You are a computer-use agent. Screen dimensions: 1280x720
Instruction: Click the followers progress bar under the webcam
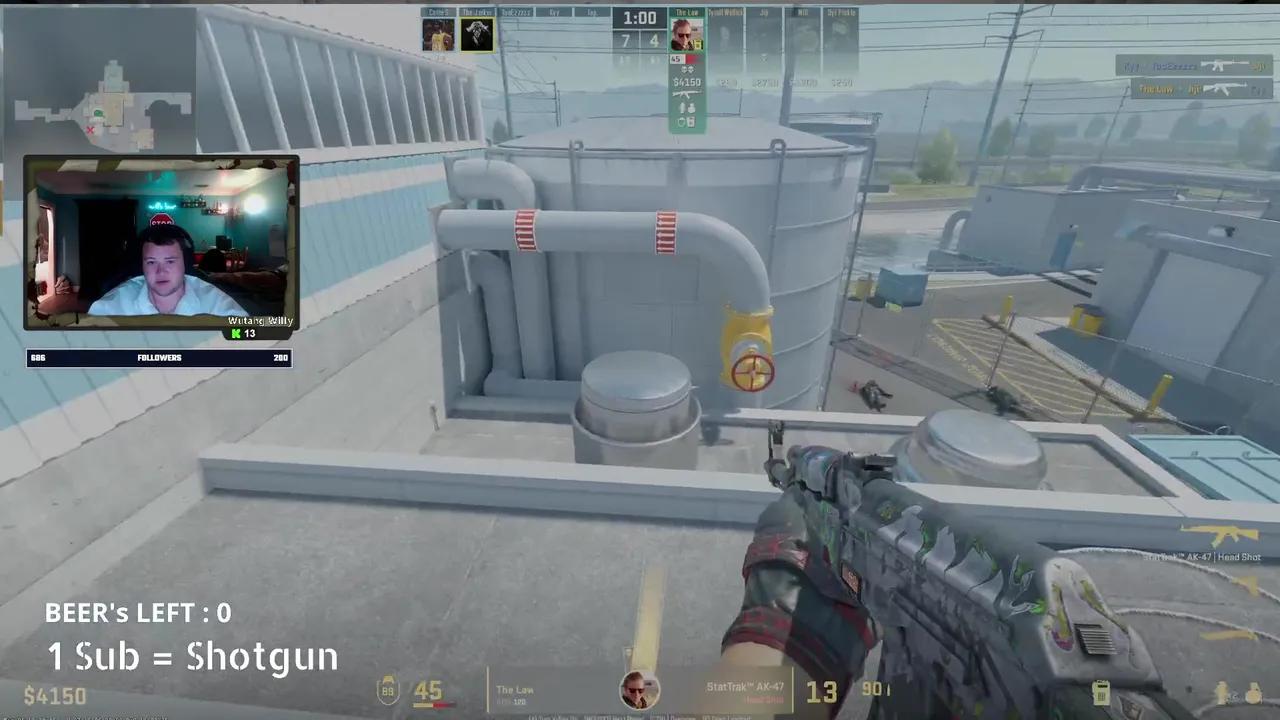click(x=158, y=357)
